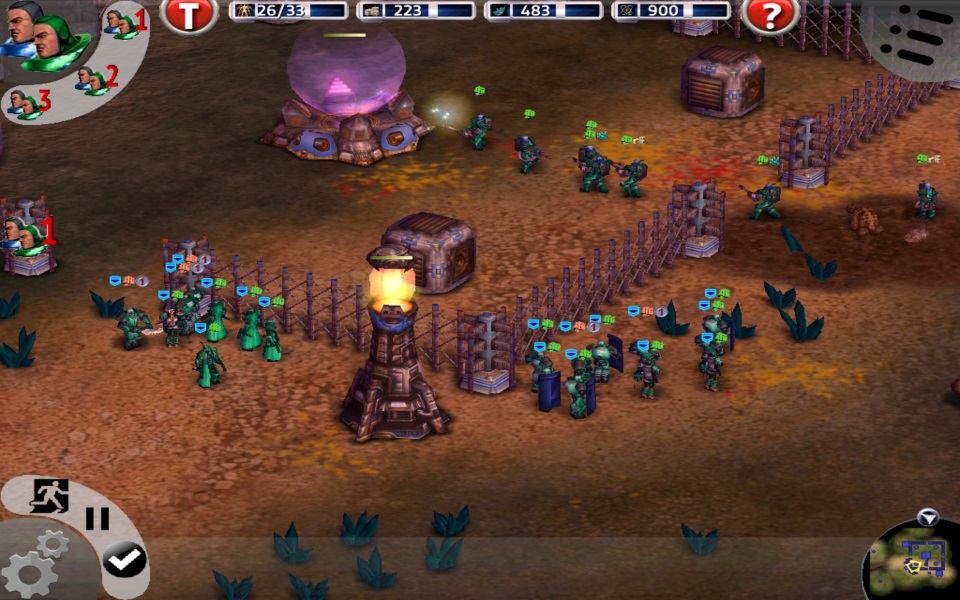Select squad group 2

click(x=96, y=77)
